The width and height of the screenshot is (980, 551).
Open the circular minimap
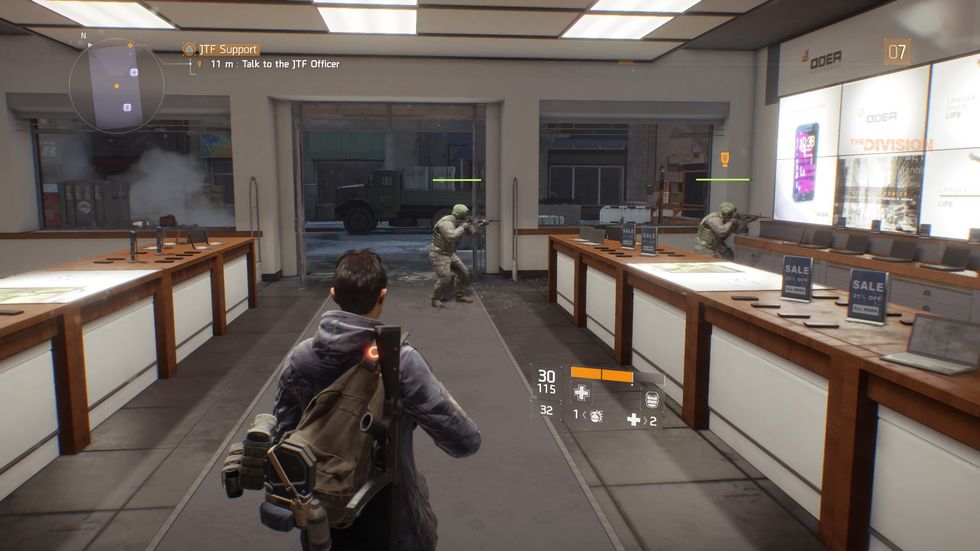(x=117, y=85)
